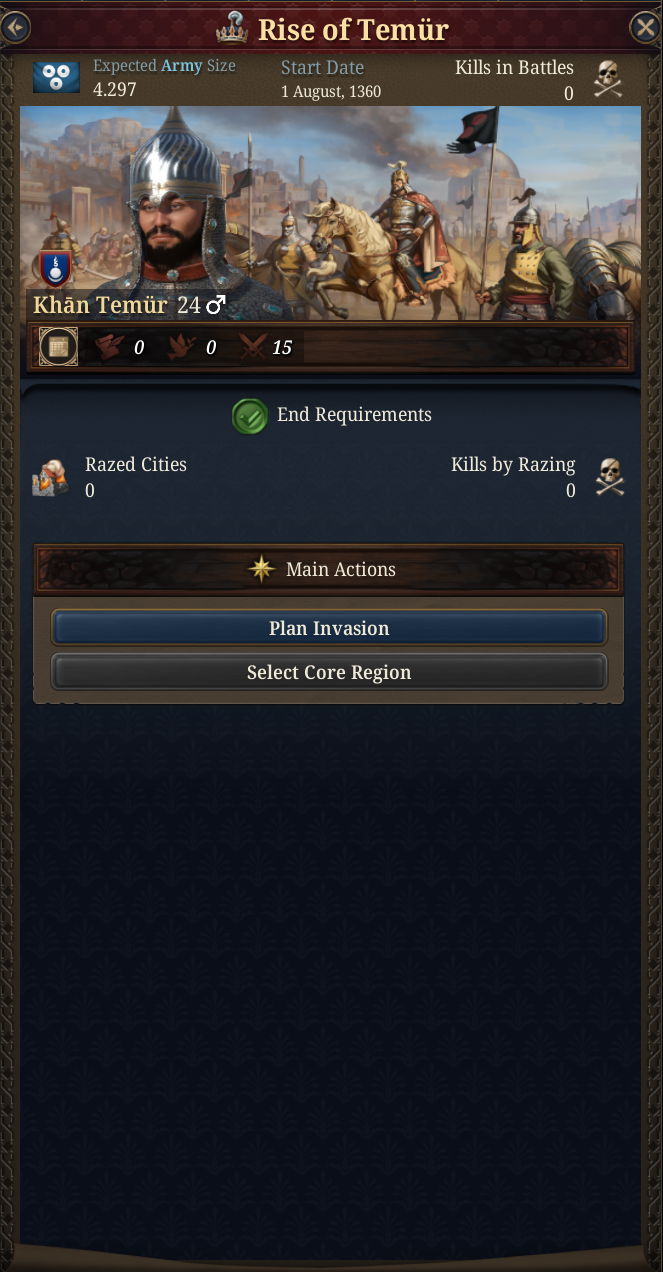Click the Kills in Battles skull icon
Screen dimensions: 663x1272
[608, 79]
